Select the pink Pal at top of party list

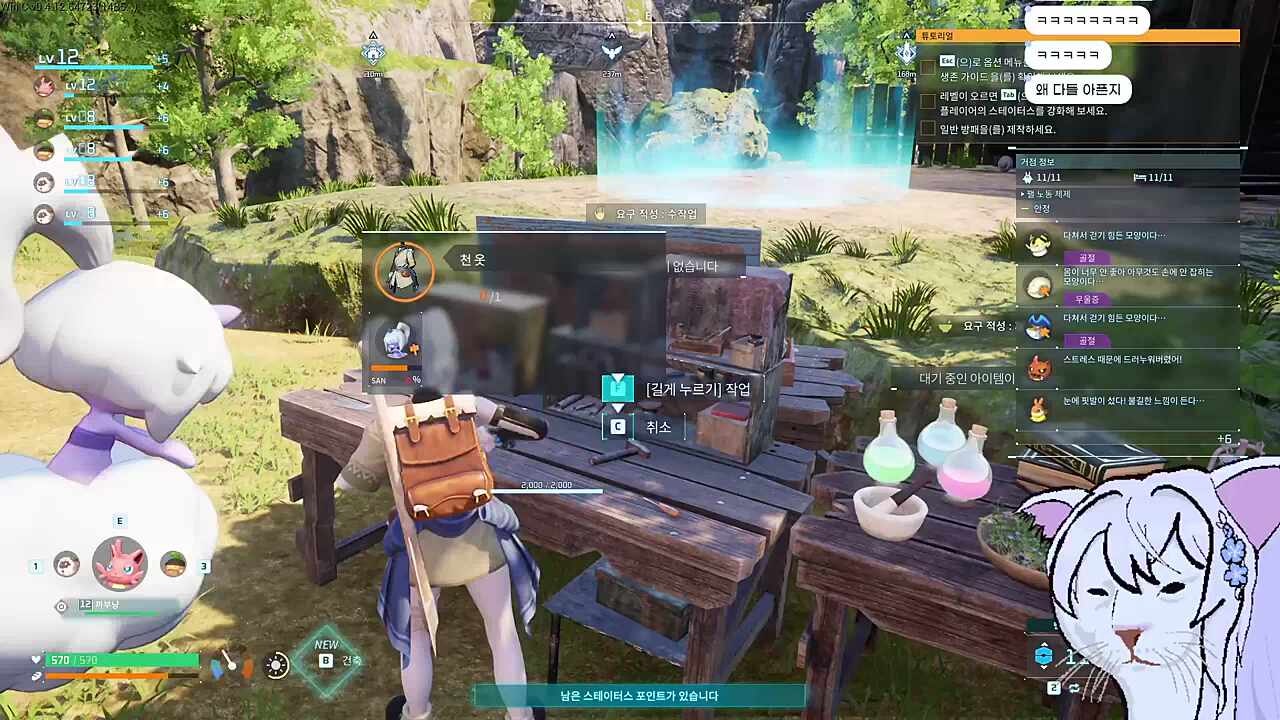pos(44,86)
